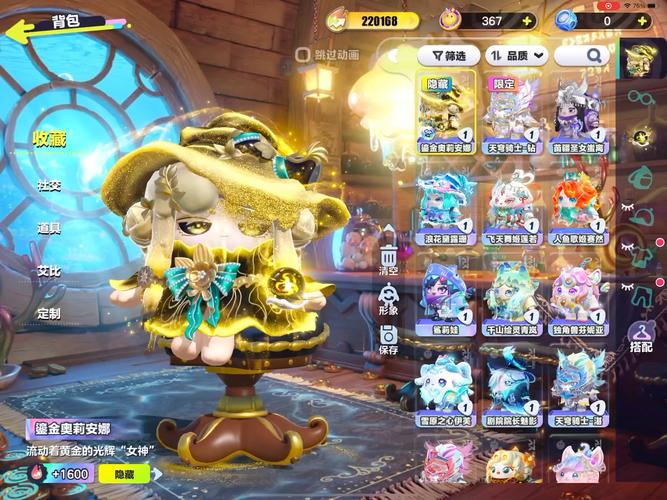This screenshot has height=500, width=667.
Task: Open the 道具 category
Action: tap(49, 228)
